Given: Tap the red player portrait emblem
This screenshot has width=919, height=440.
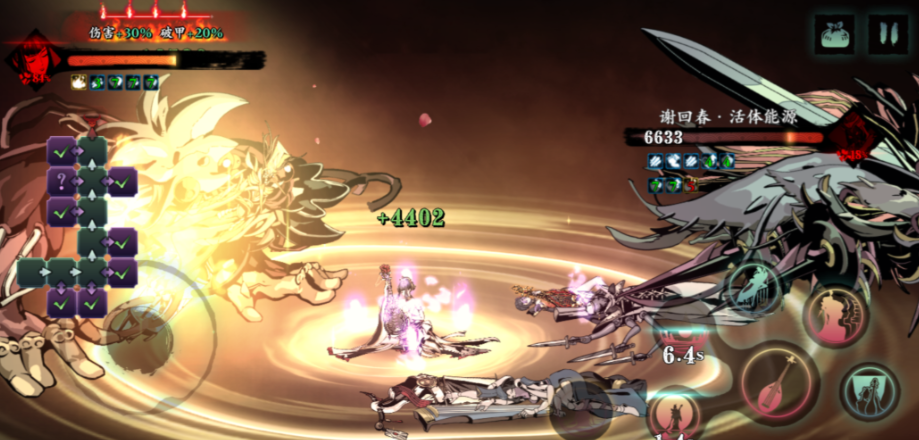Looking at the screenshot, I should coord(32,60).
